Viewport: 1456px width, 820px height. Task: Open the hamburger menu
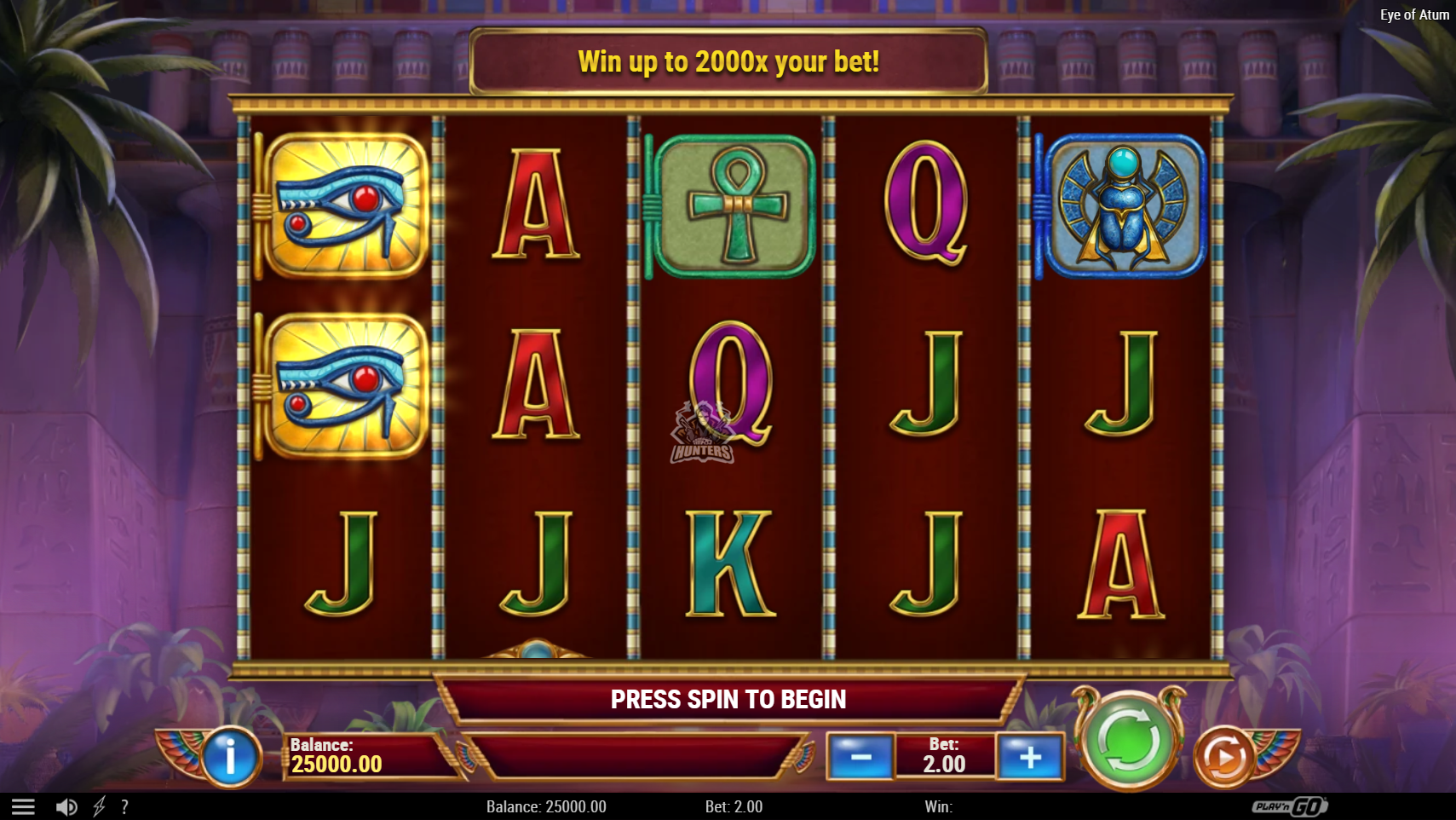23,806
